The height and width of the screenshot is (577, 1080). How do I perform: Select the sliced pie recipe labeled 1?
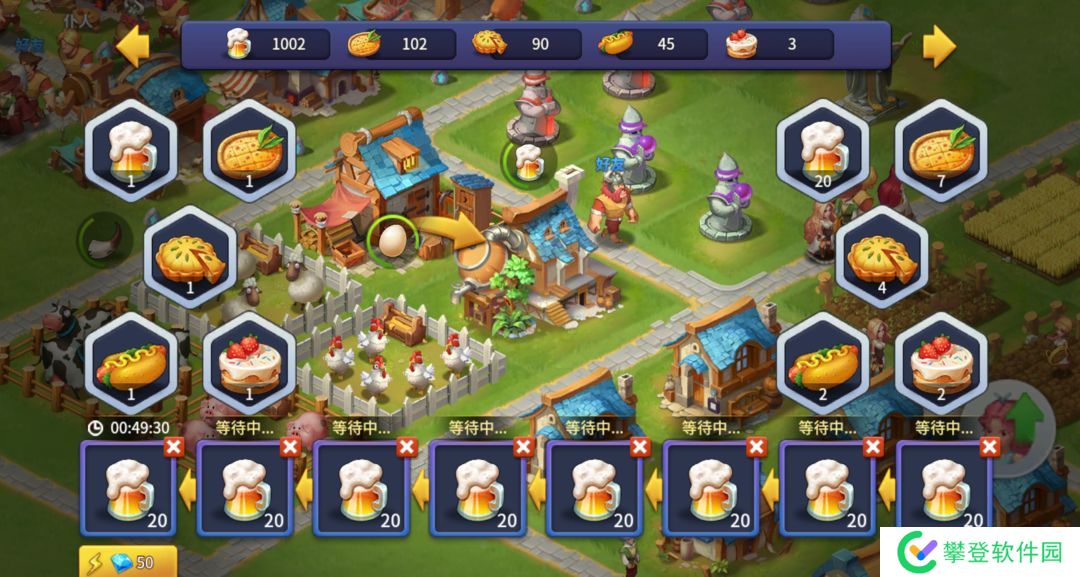coord(190,257)
